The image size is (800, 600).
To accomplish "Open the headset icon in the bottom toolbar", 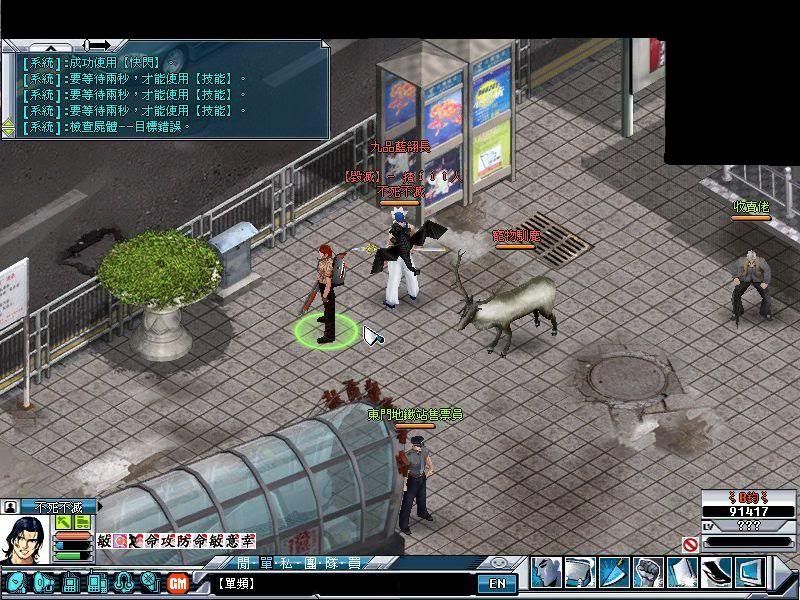I will pos(122,582).
